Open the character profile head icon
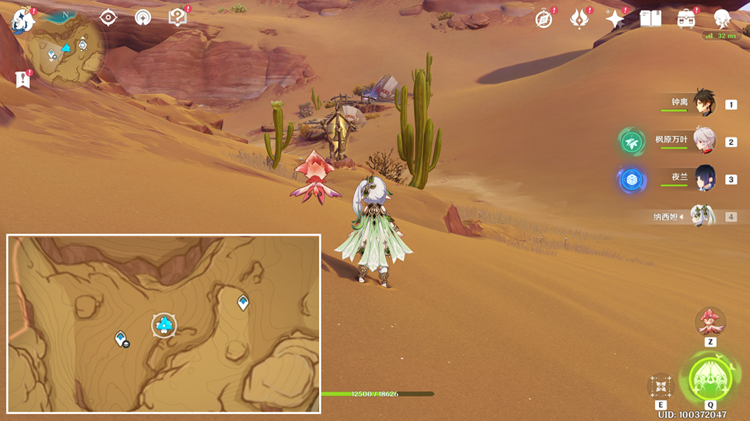 [x=722, y=18]
